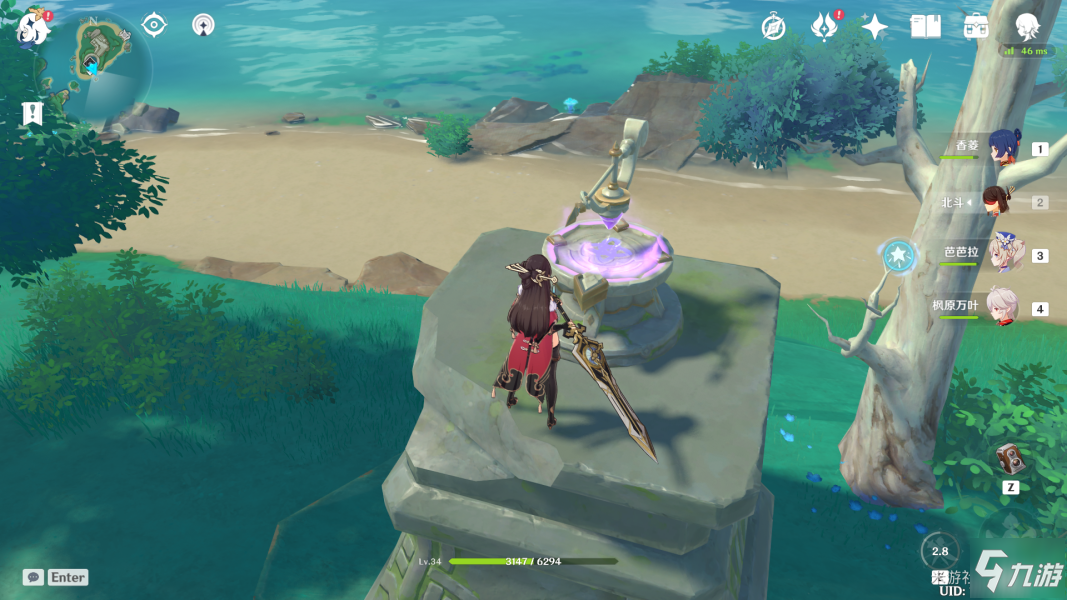Image resolution: width=1067 pixels, height=600 pixels.
Task: Open the character screen icon
Action: click(x=1027, y=27)
